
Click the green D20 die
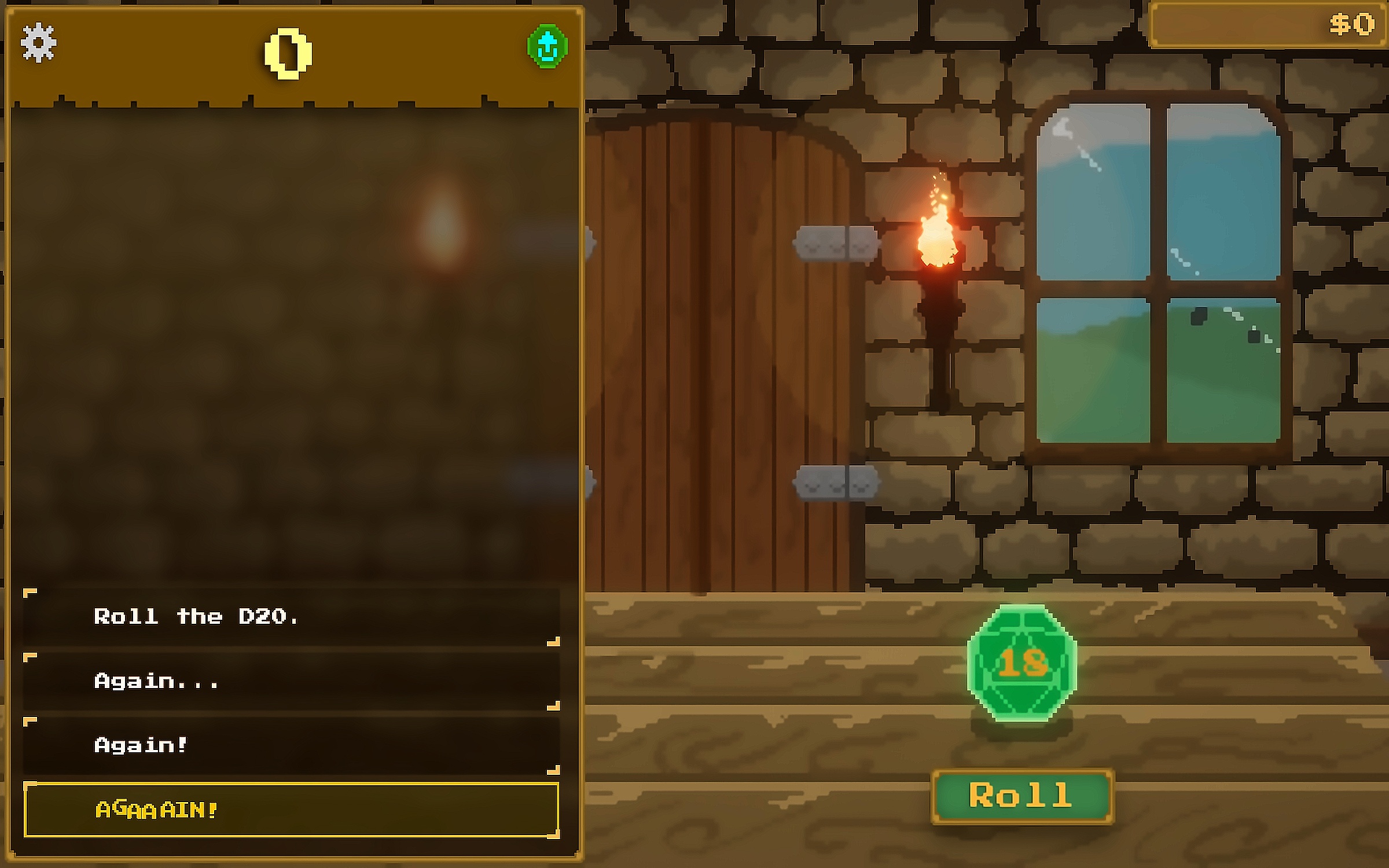(1021, 663)
